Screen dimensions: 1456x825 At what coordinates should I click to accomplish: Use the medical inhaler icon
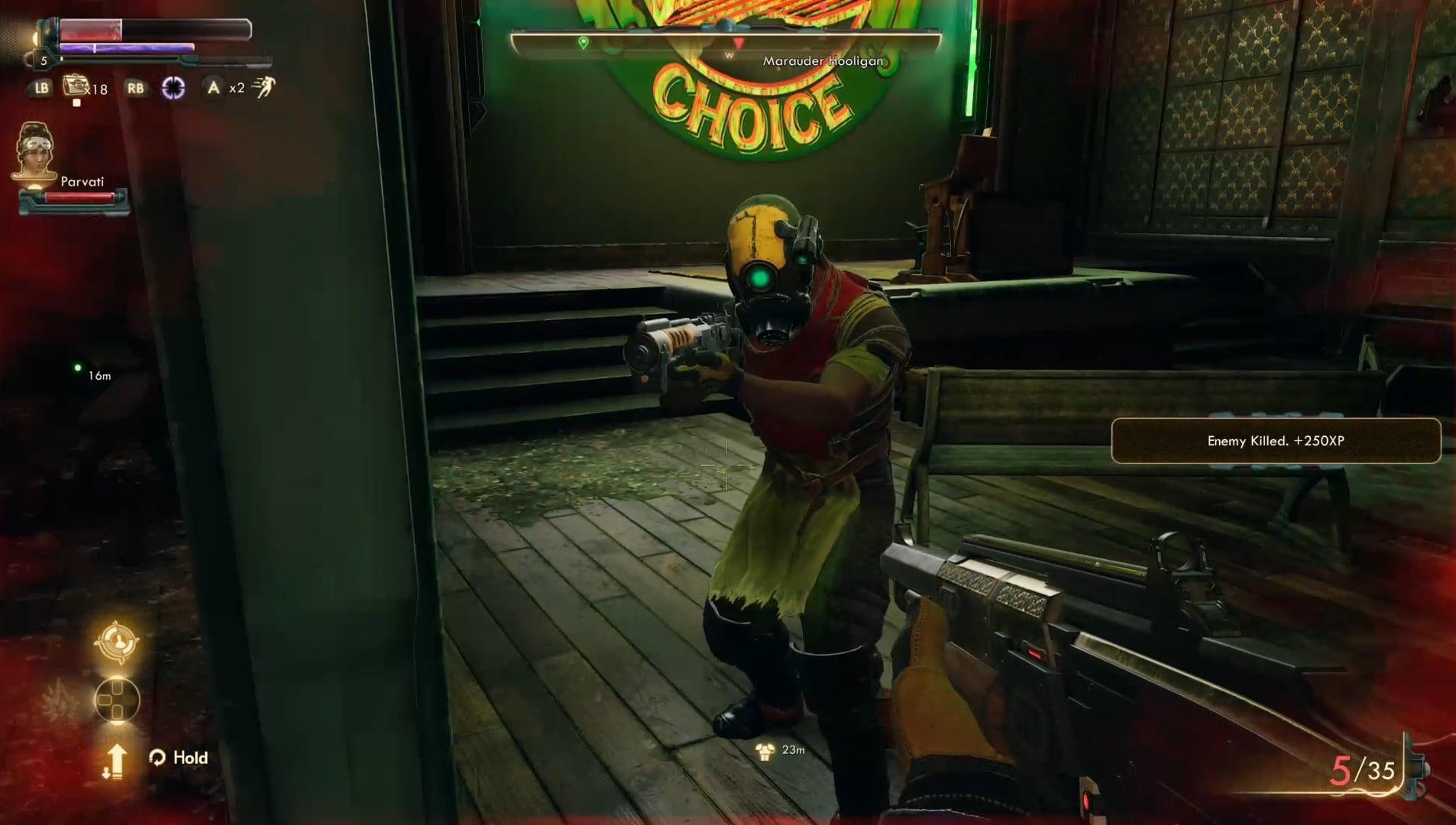pos(76,87)
